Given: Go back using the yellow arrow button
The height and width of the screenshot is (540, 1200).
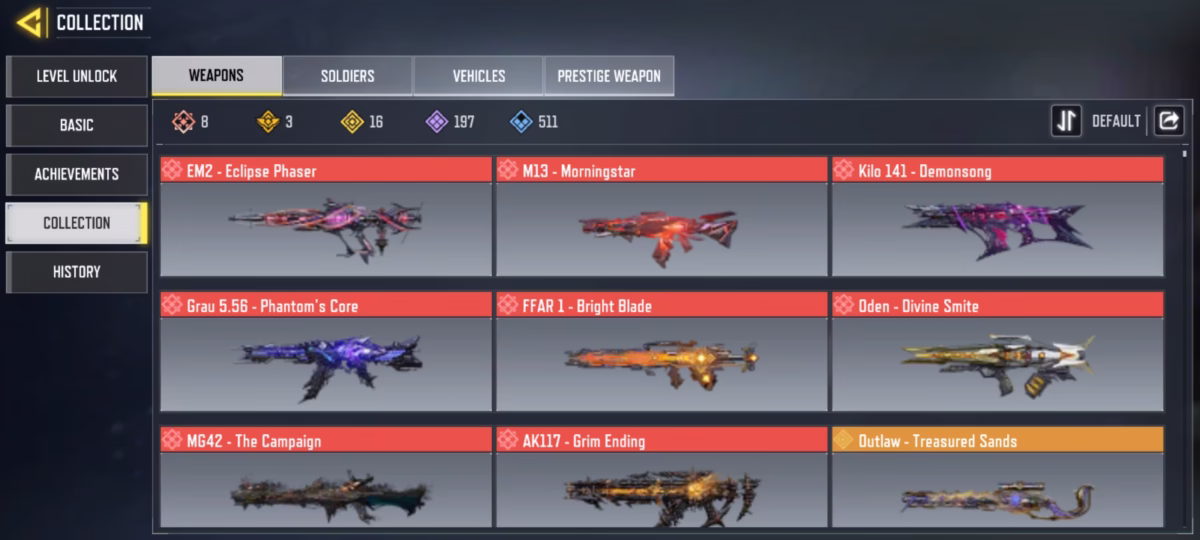Looking at the screenshot, I should tap(29, 22).
